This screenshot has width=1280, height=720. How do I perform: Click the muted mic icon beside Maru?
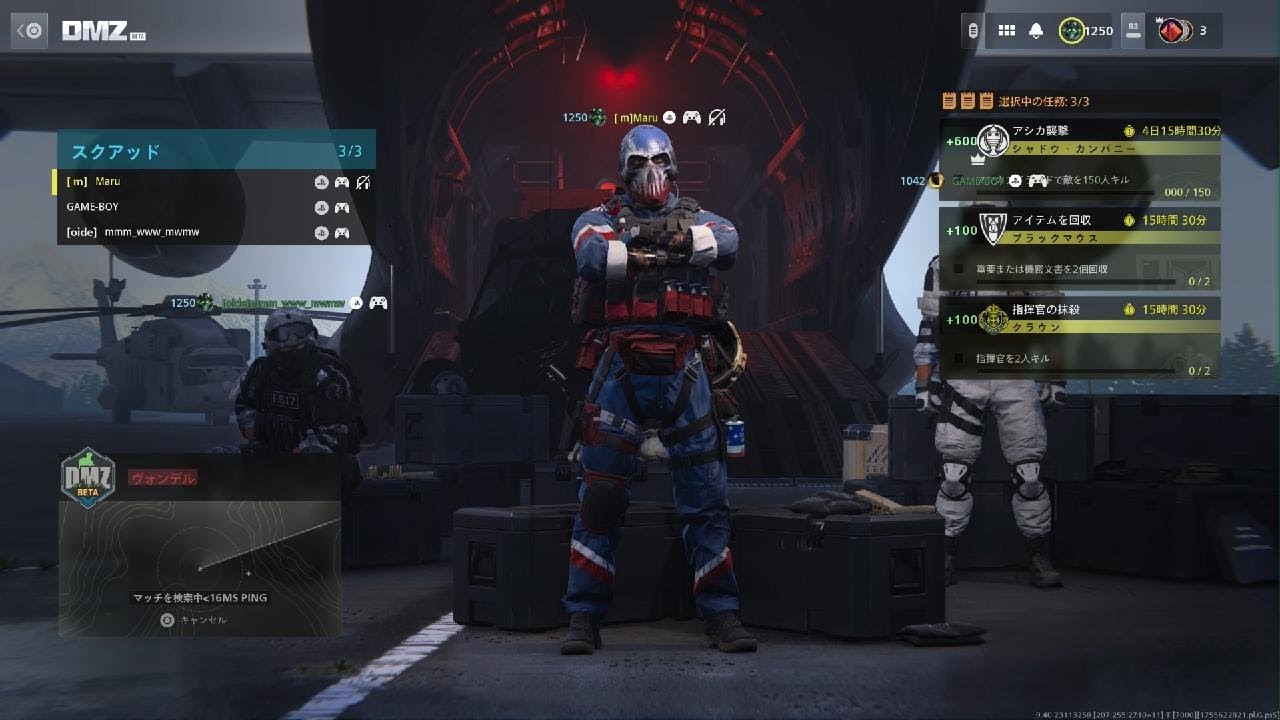pos(716,118)
